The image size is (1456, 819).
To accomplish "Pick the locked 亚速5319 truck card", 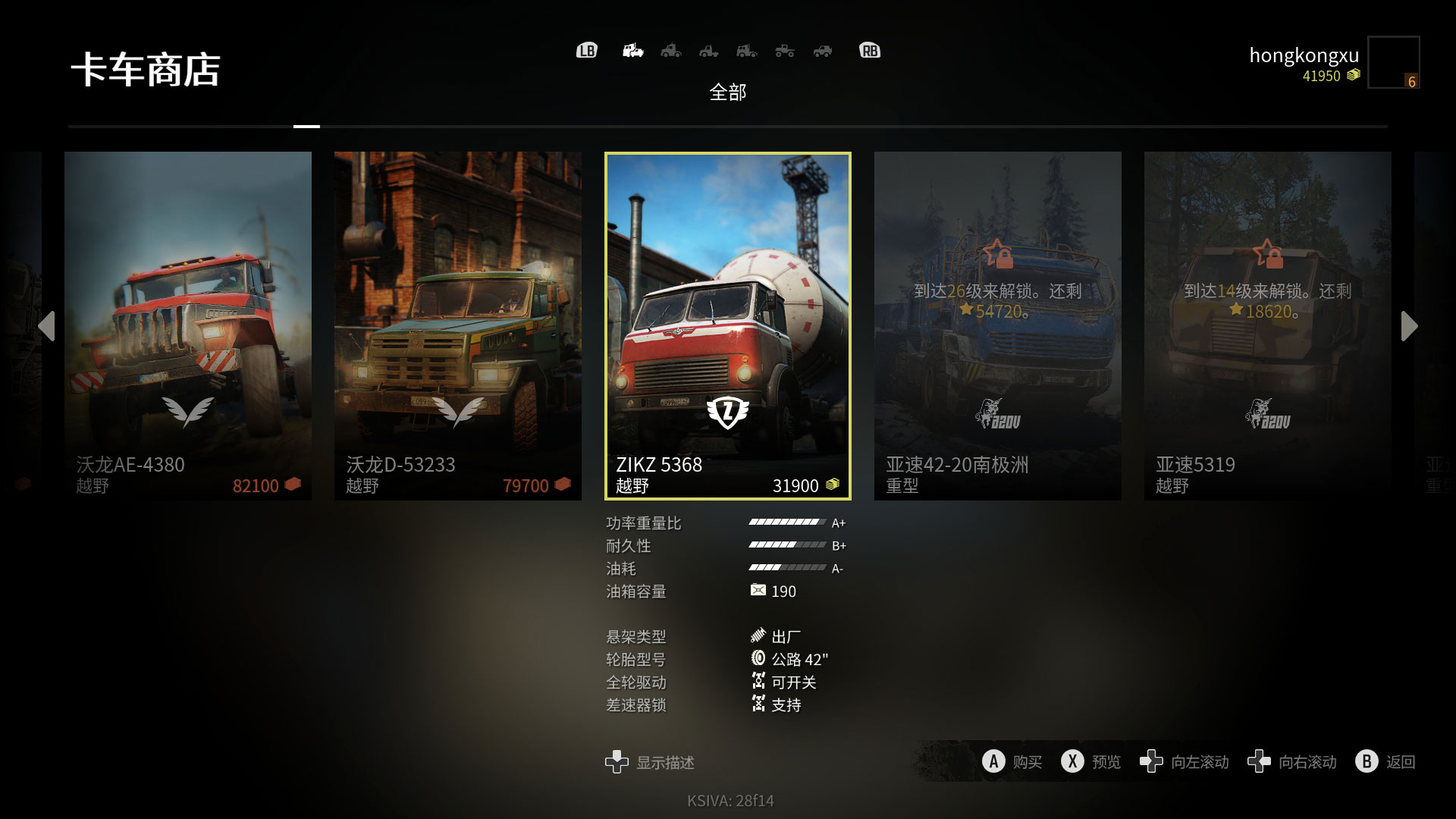I will coord(1267,325).
